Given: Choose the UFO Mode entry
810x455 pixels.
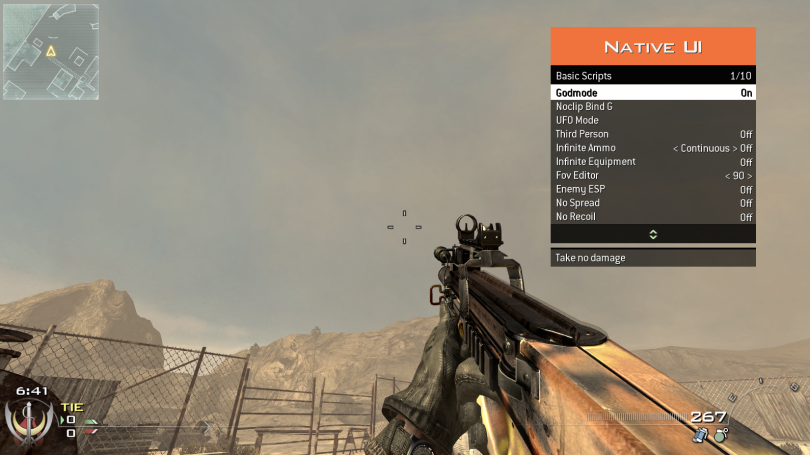Looking at the screenshot, I should point(653,120).
